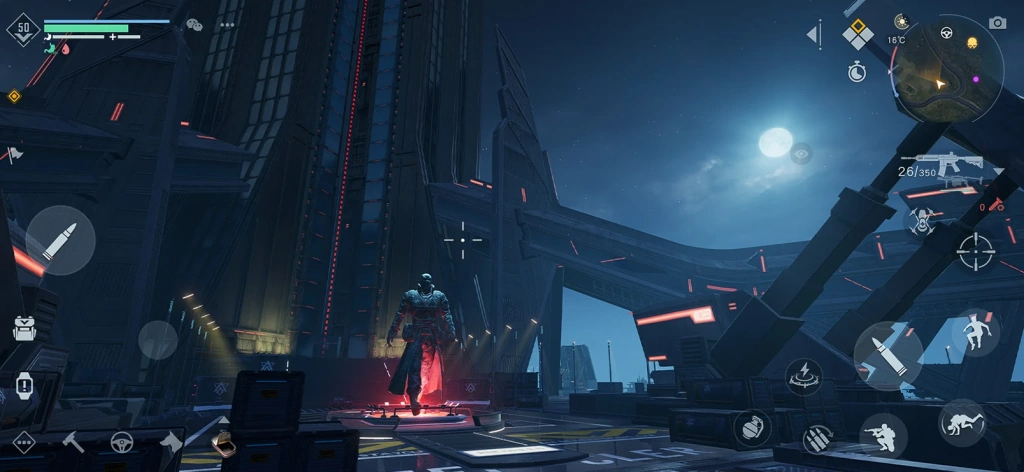
Task: Tap the camera screenshot icon
Action: pos(997,23)
